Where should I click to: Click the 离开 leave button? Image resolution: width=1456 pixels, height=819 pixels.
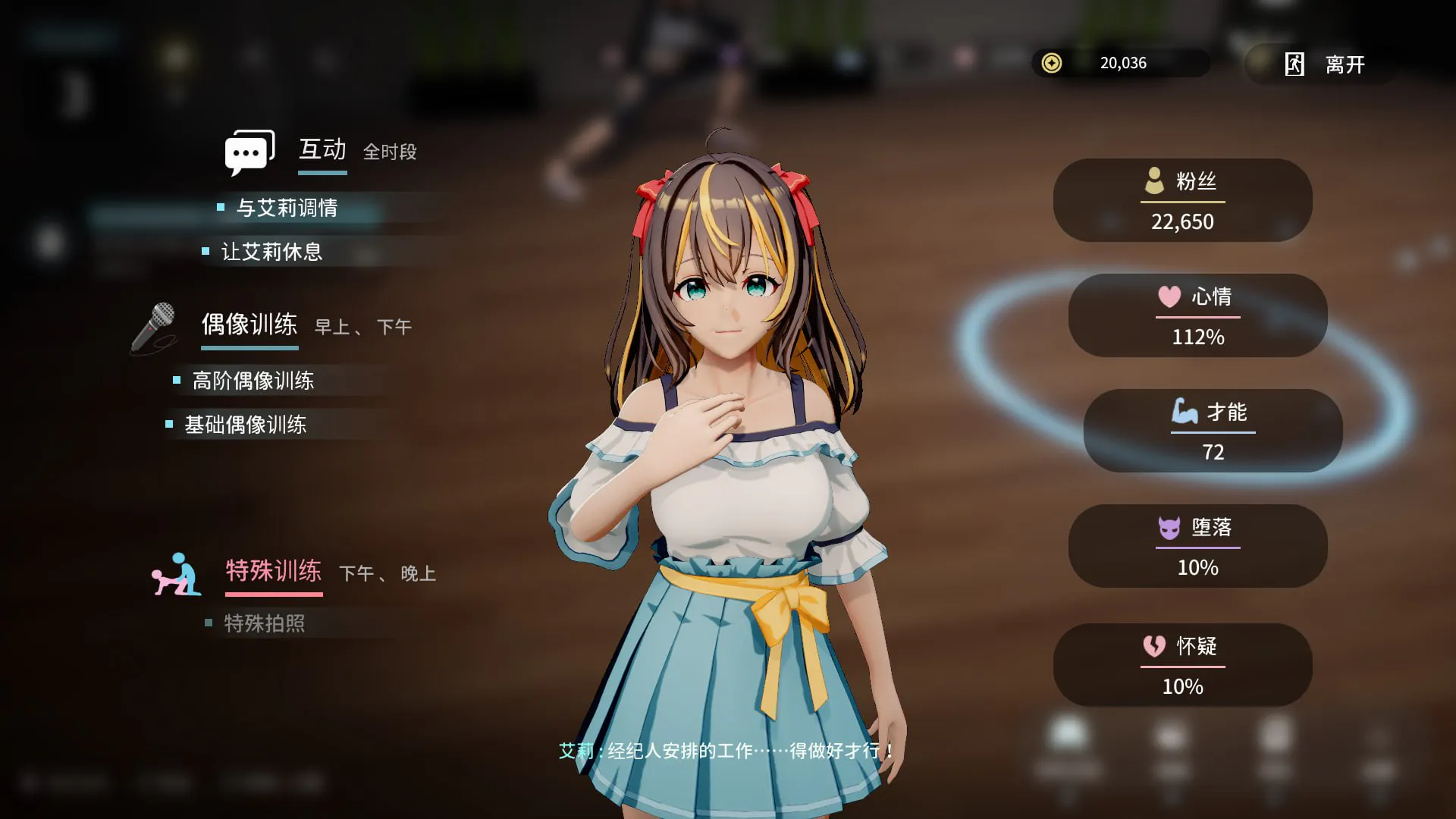pyautogui.click(x=1325, y=64)
